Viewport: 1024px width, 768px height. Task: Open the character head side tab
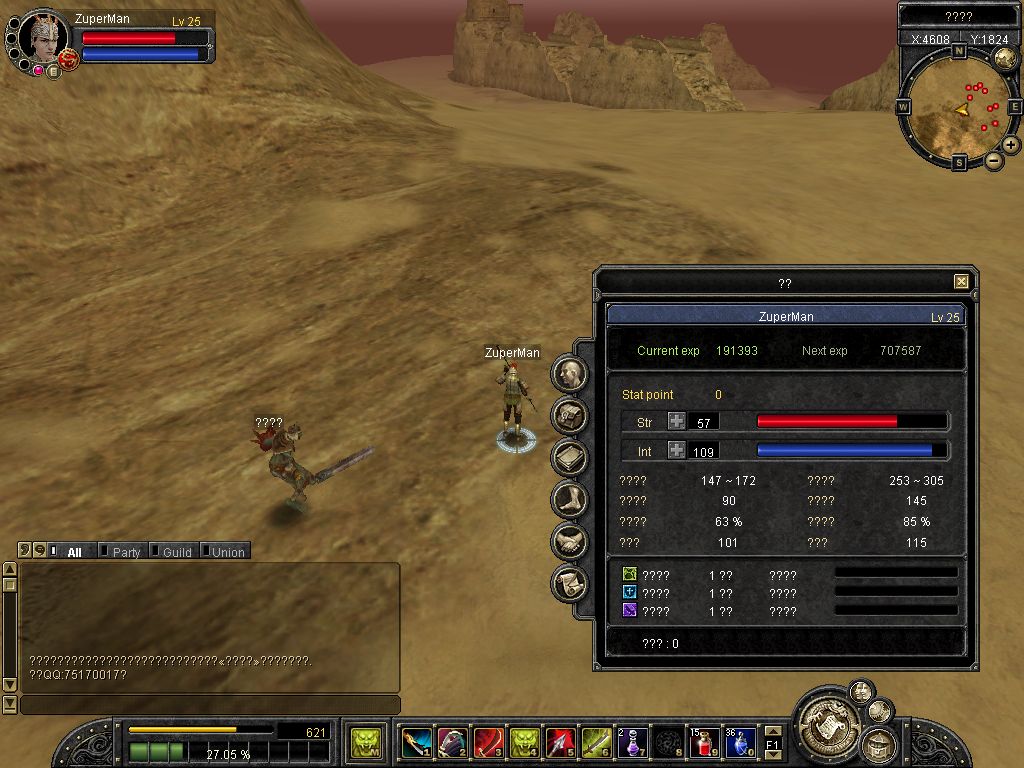point(569,374)
